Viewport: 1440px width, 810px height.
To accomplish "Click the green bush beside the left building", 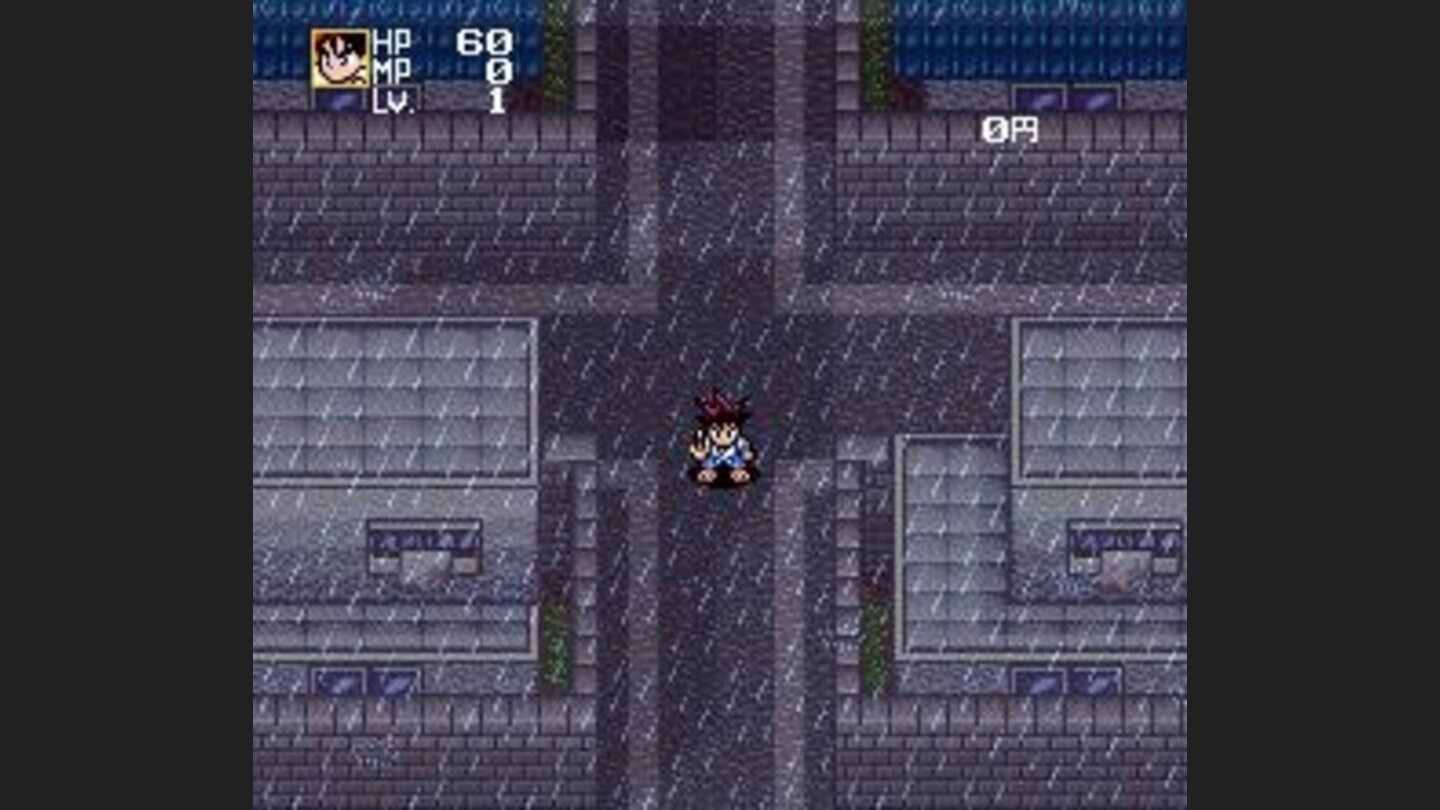I will tap(556, 640).
